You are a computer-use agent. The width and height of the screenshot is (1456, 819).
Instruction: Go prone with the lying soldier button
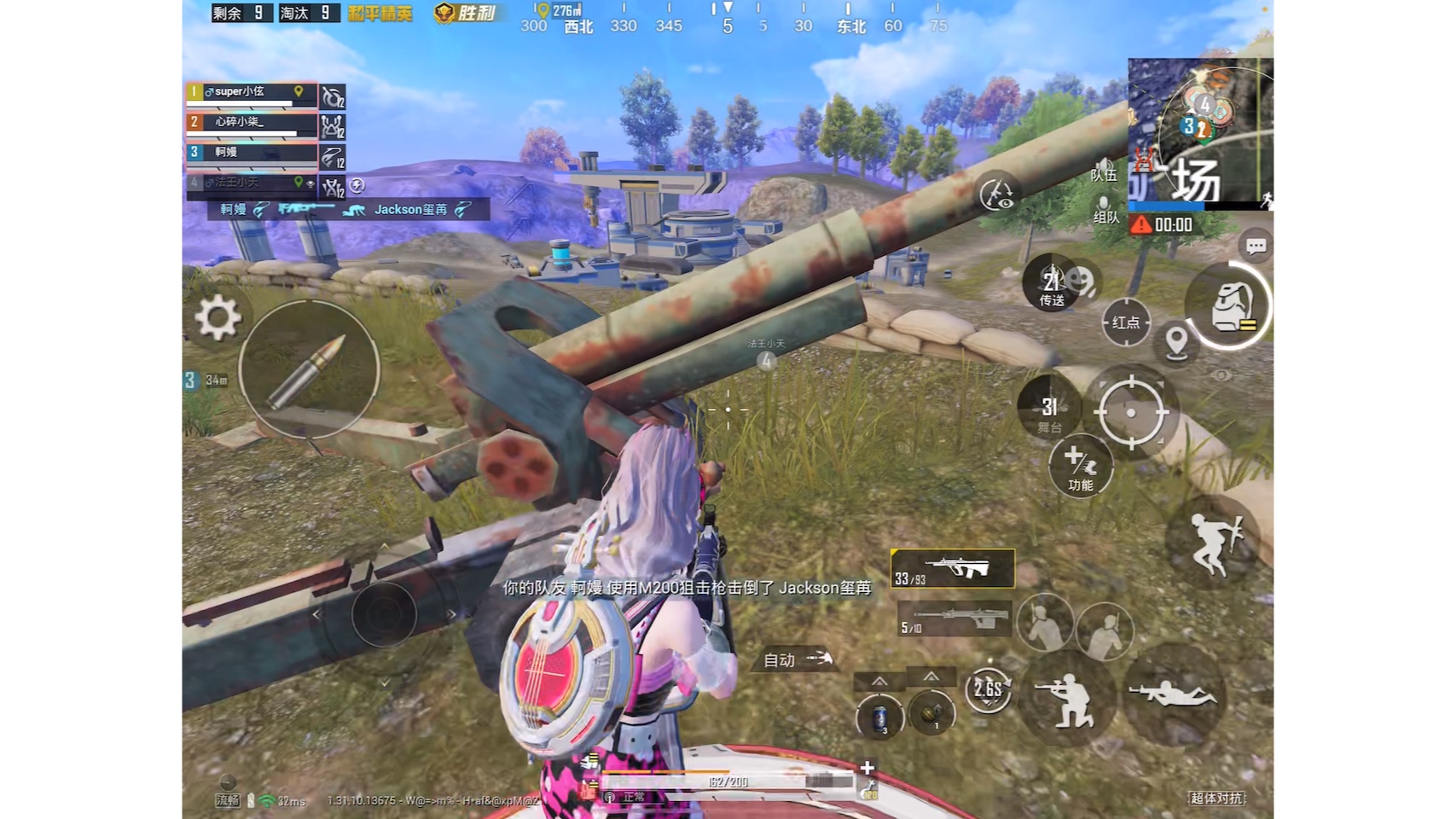coord(1174,695)
